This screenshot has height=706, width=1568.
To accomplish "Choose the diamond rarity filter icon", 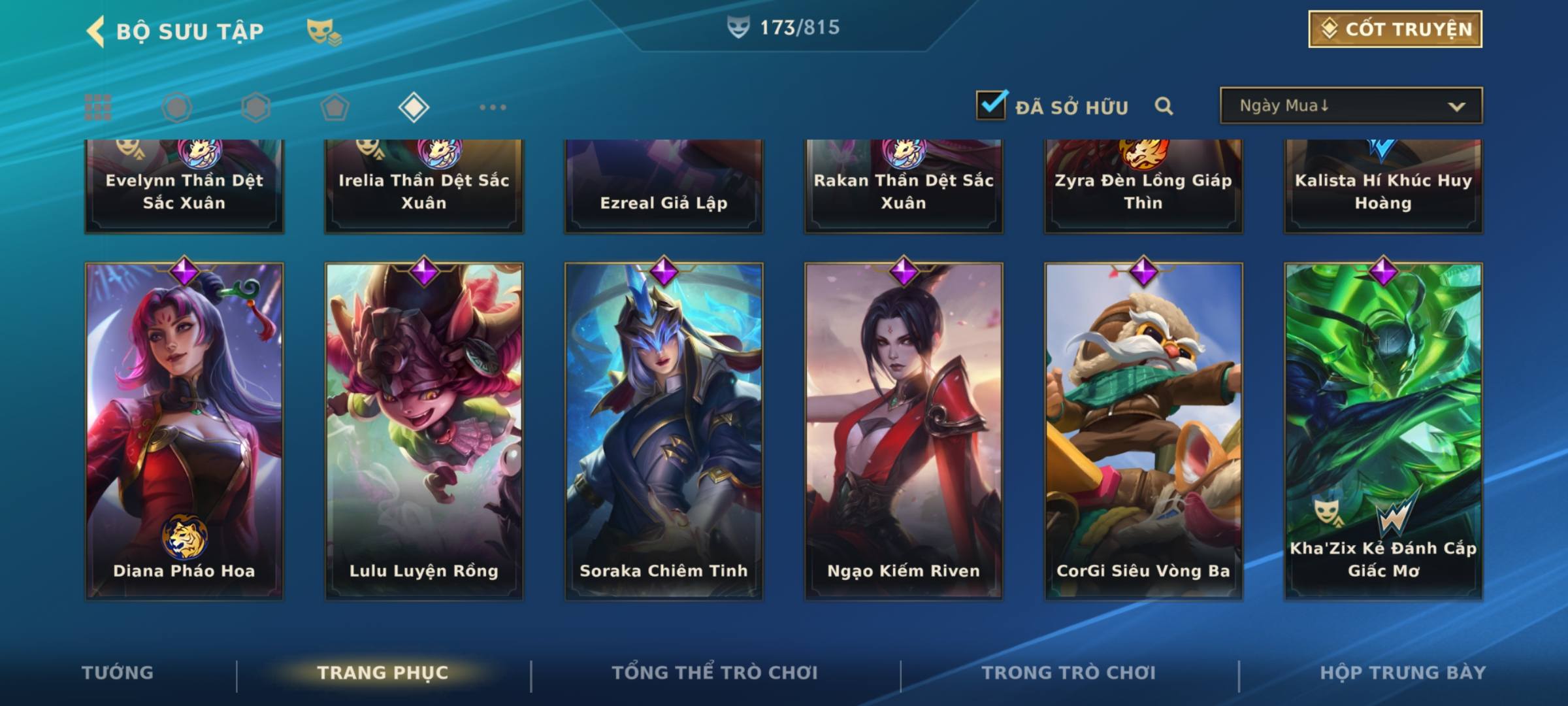I will pos(414,107).
